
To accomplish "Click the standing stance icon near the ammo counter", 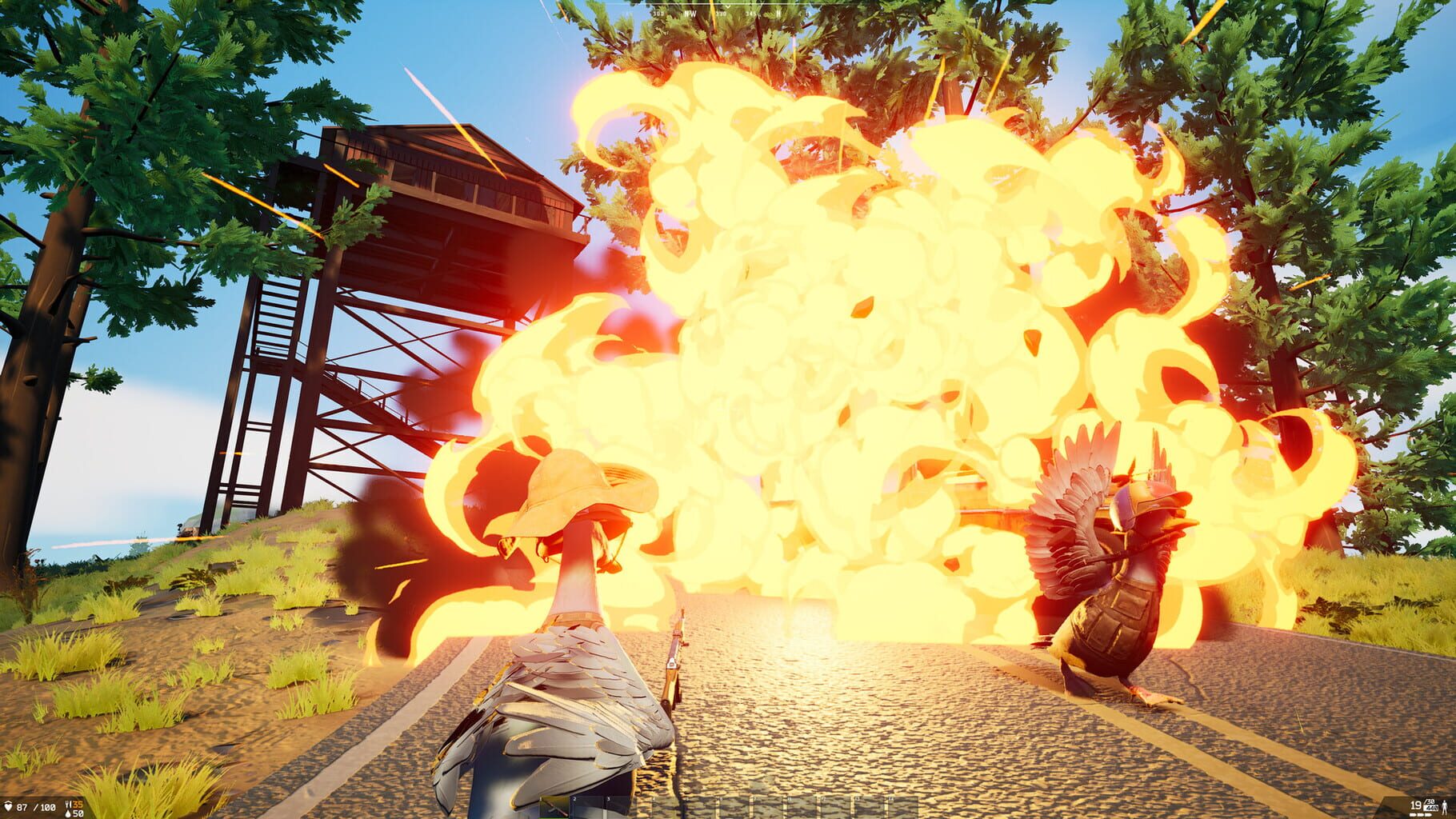I will pyautogui.click(x=1445, y=808).
